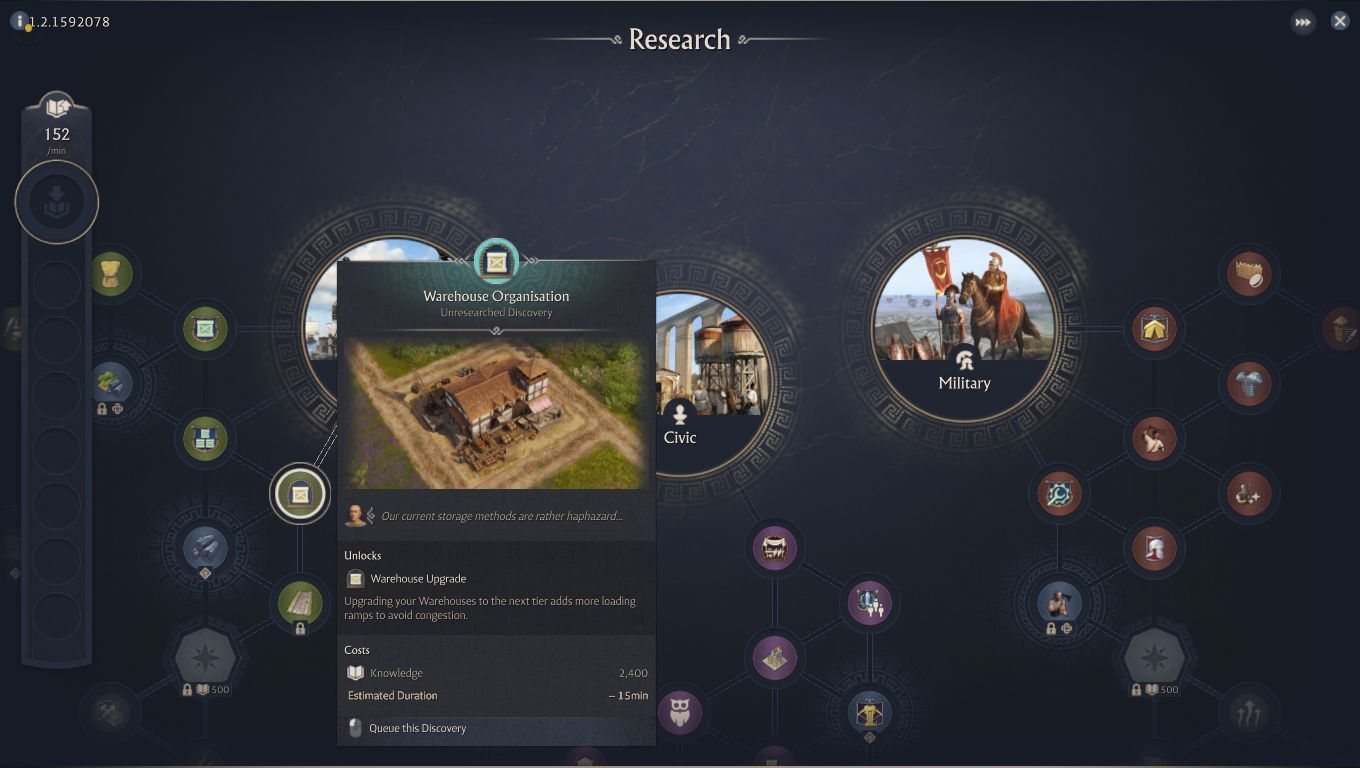Click the knowledge queue icon in left sidebar

click(x=57, y=202)
